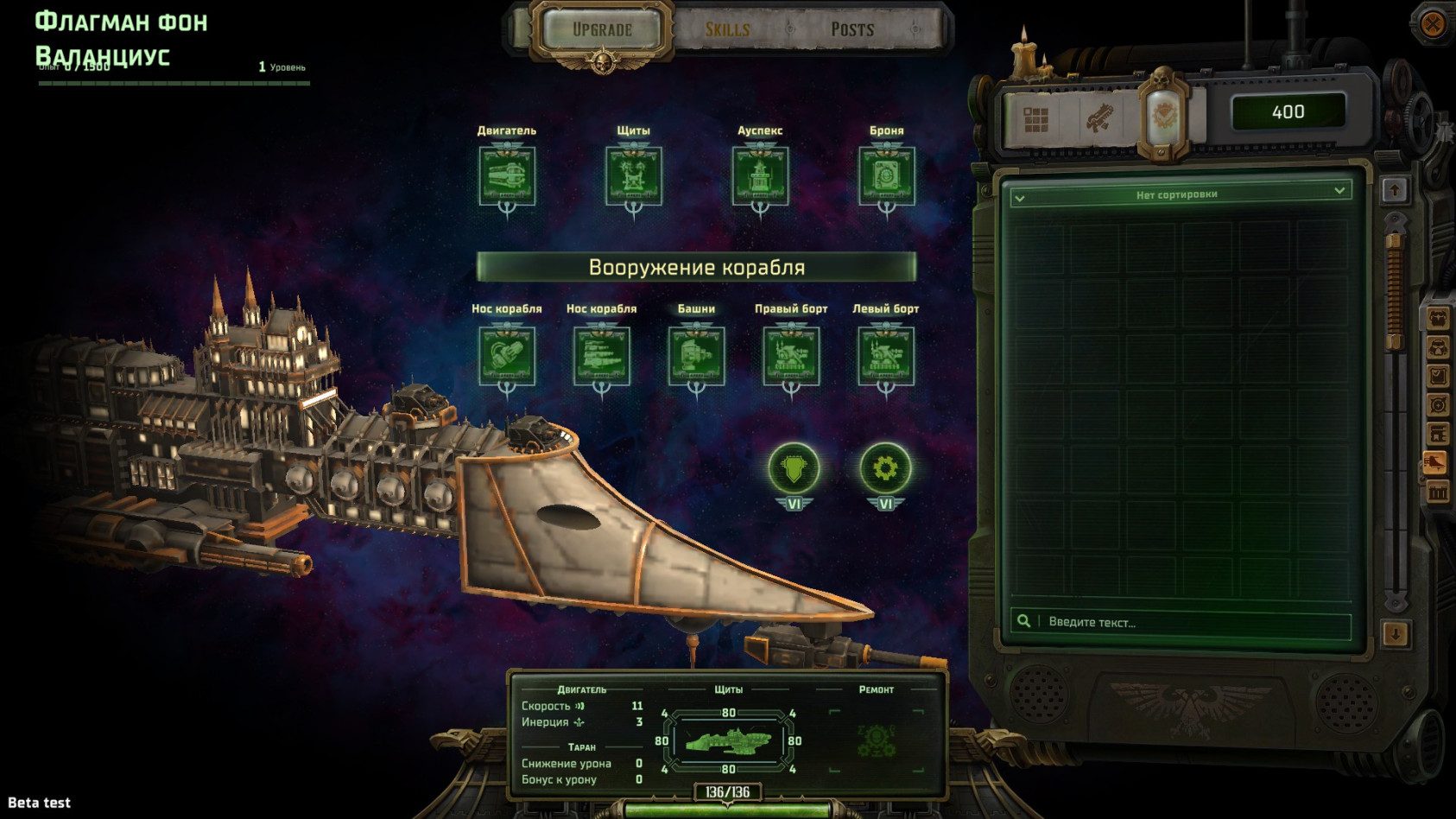
Task: Choose the Левый борт weapon slot
Action: pos(885,355)
